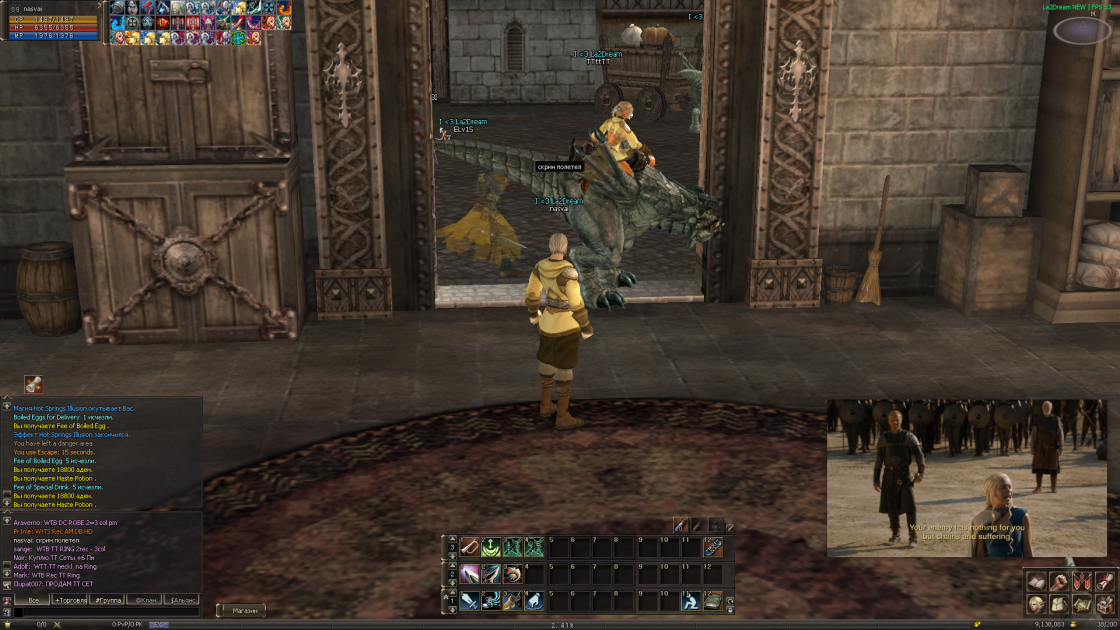Click the chat message input field

tap(110, 613)
